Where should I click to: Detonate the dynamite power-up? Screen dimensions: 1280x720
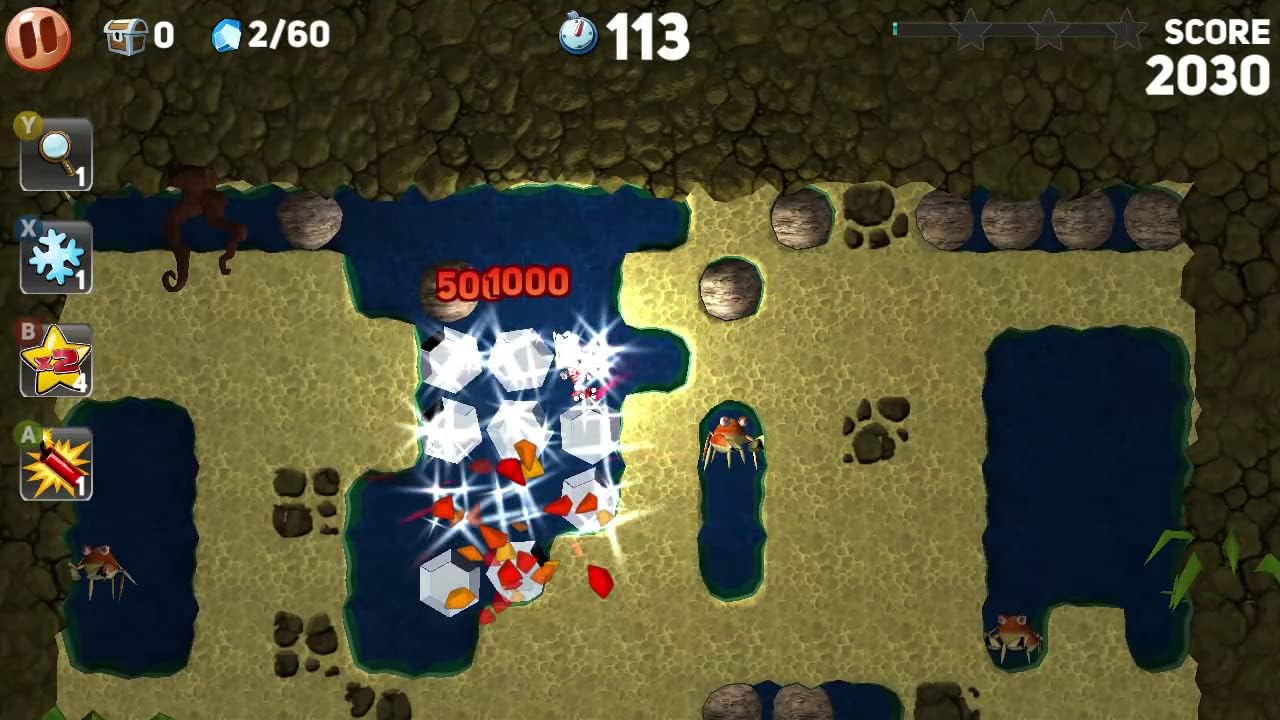55,460
